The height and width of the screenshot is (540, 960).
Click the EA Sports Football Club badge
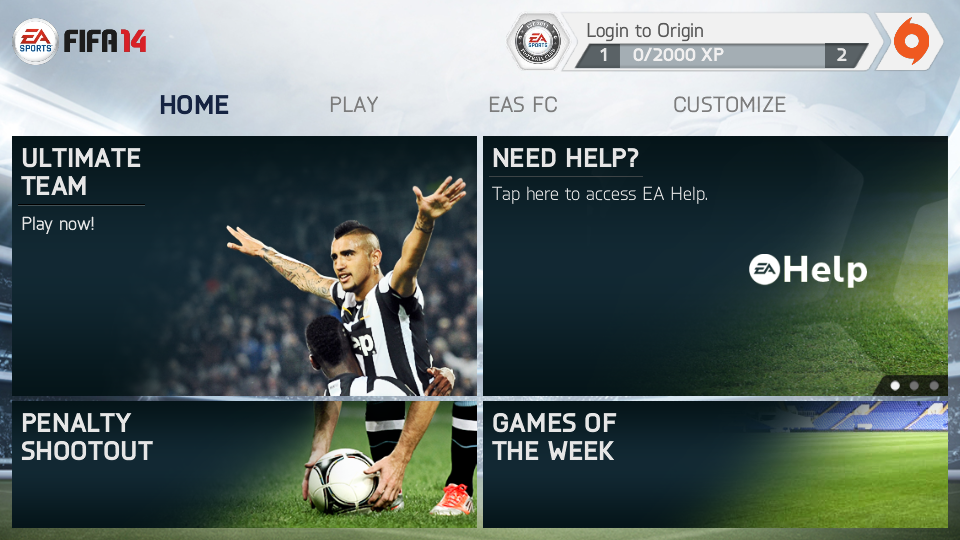pyautogui.click(x=536, y=42)
